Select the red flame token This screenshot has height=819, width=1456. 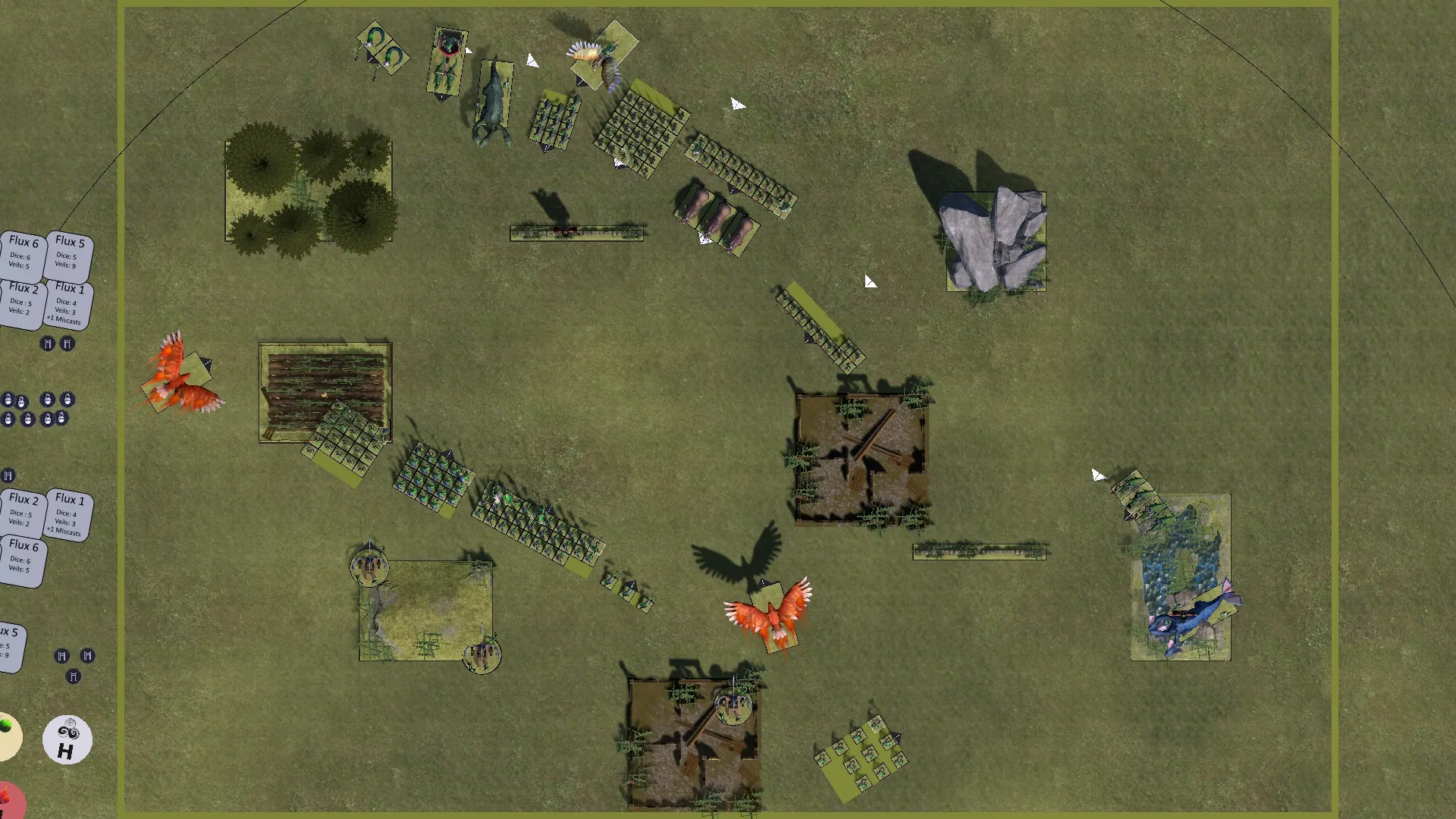coord(9,801)
